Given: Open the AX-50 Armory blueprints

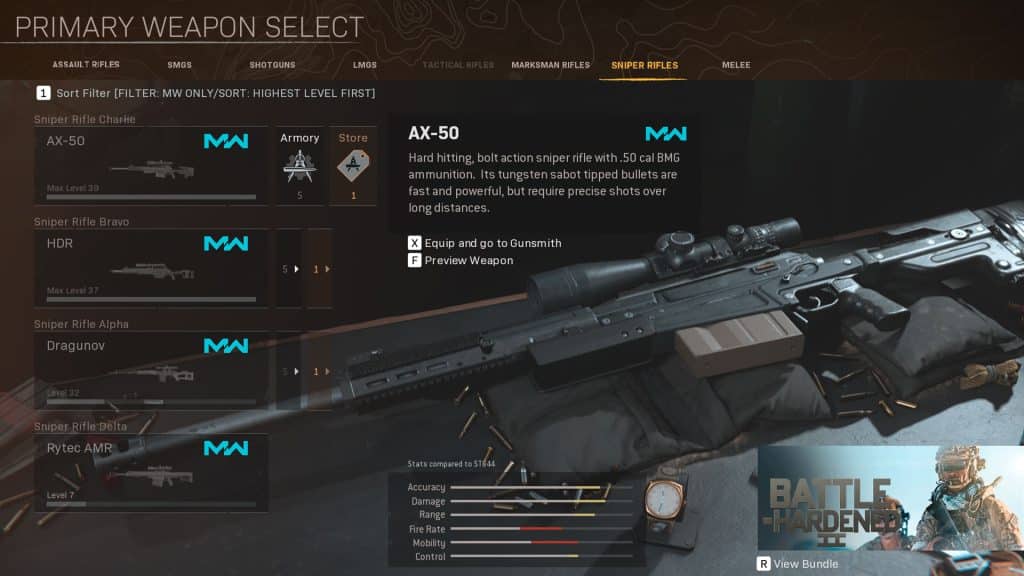Looking at the screenshot, I should click(299, 166).
